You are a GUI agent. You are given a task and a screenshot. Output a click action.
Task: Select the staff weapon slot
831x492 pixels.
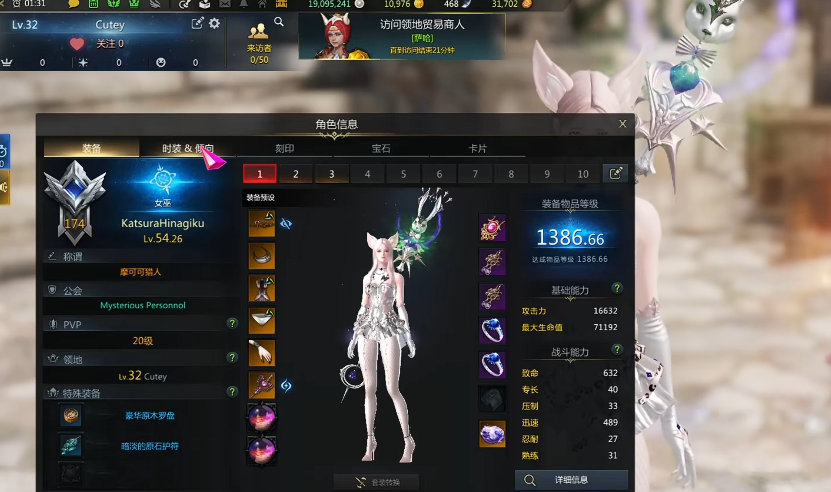pos(261,384)
